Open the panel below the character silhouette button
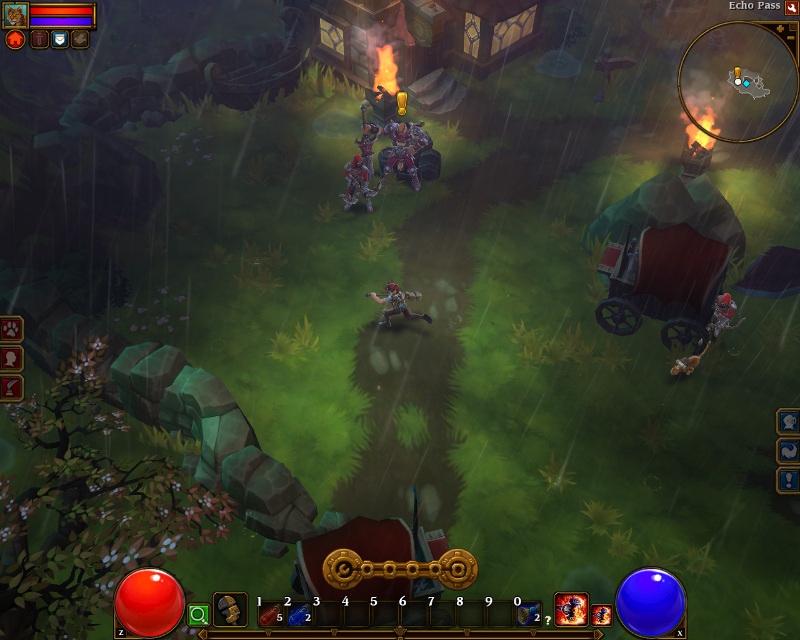The width and height of the screenshot is (800, 640). 11,387
